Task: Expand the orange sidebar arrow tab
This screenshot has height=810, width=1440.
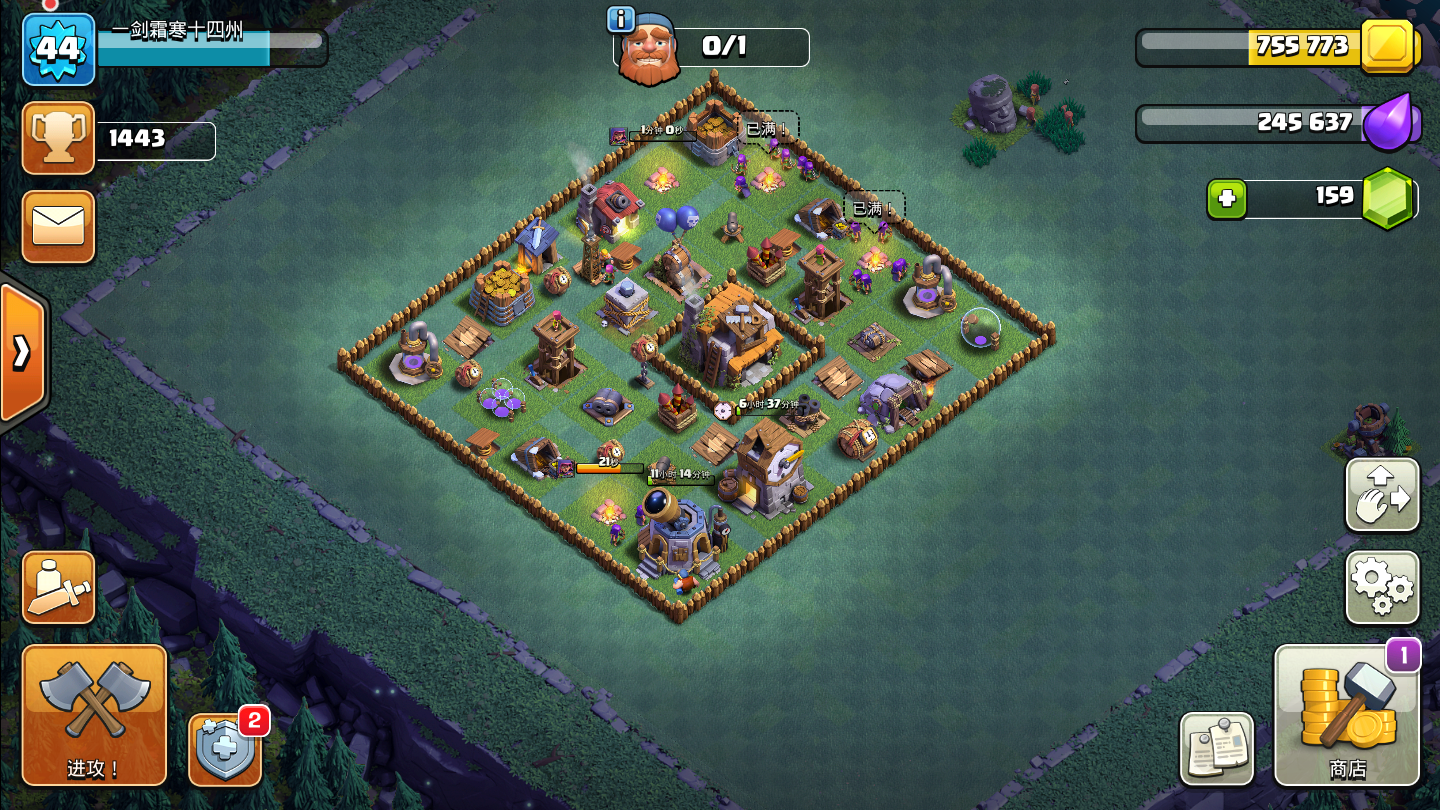Action: click(20, 352)
